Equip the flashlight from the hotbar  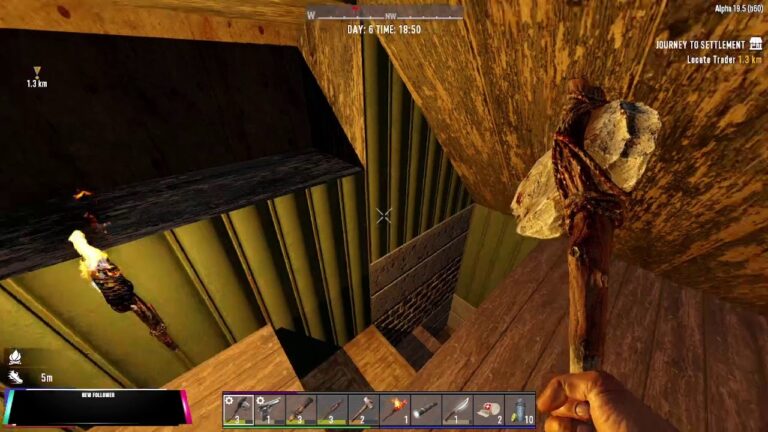point(426,409)
